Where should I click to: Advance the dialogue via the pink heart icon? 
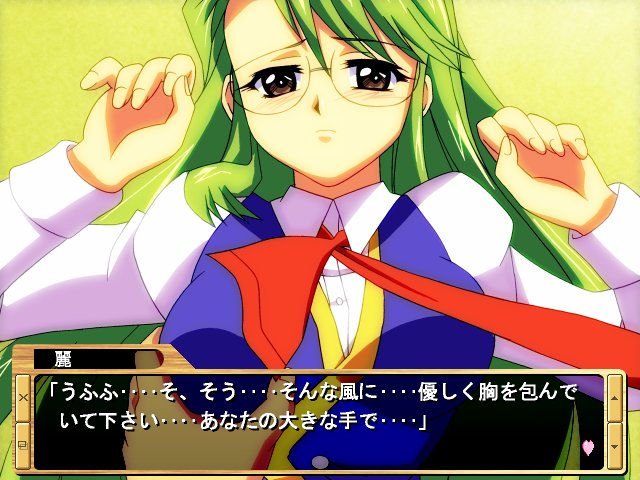pyautogui.click(x=587, y=447)
